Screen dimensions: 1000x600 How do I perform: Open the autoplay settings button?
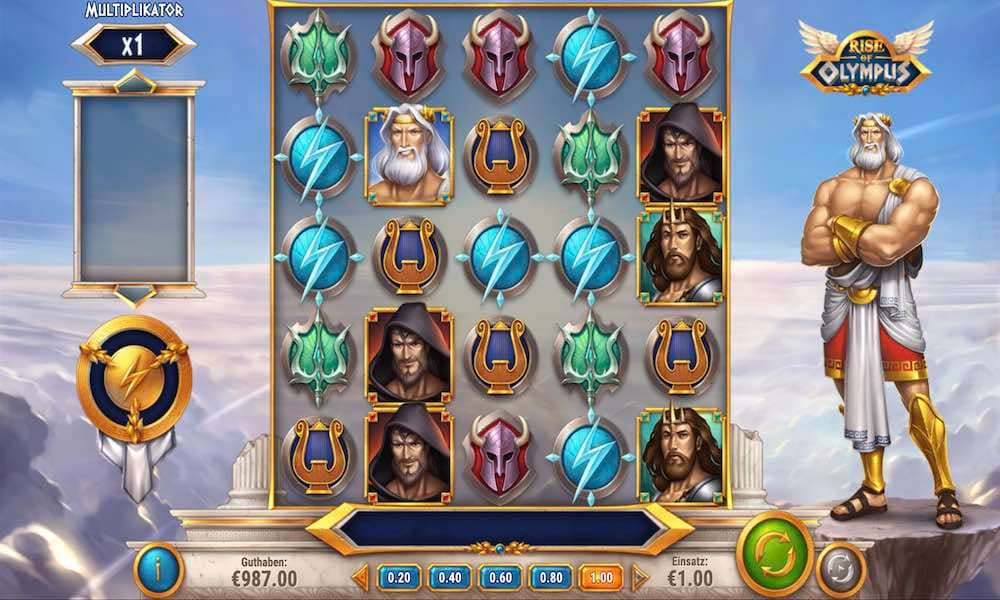840,570
